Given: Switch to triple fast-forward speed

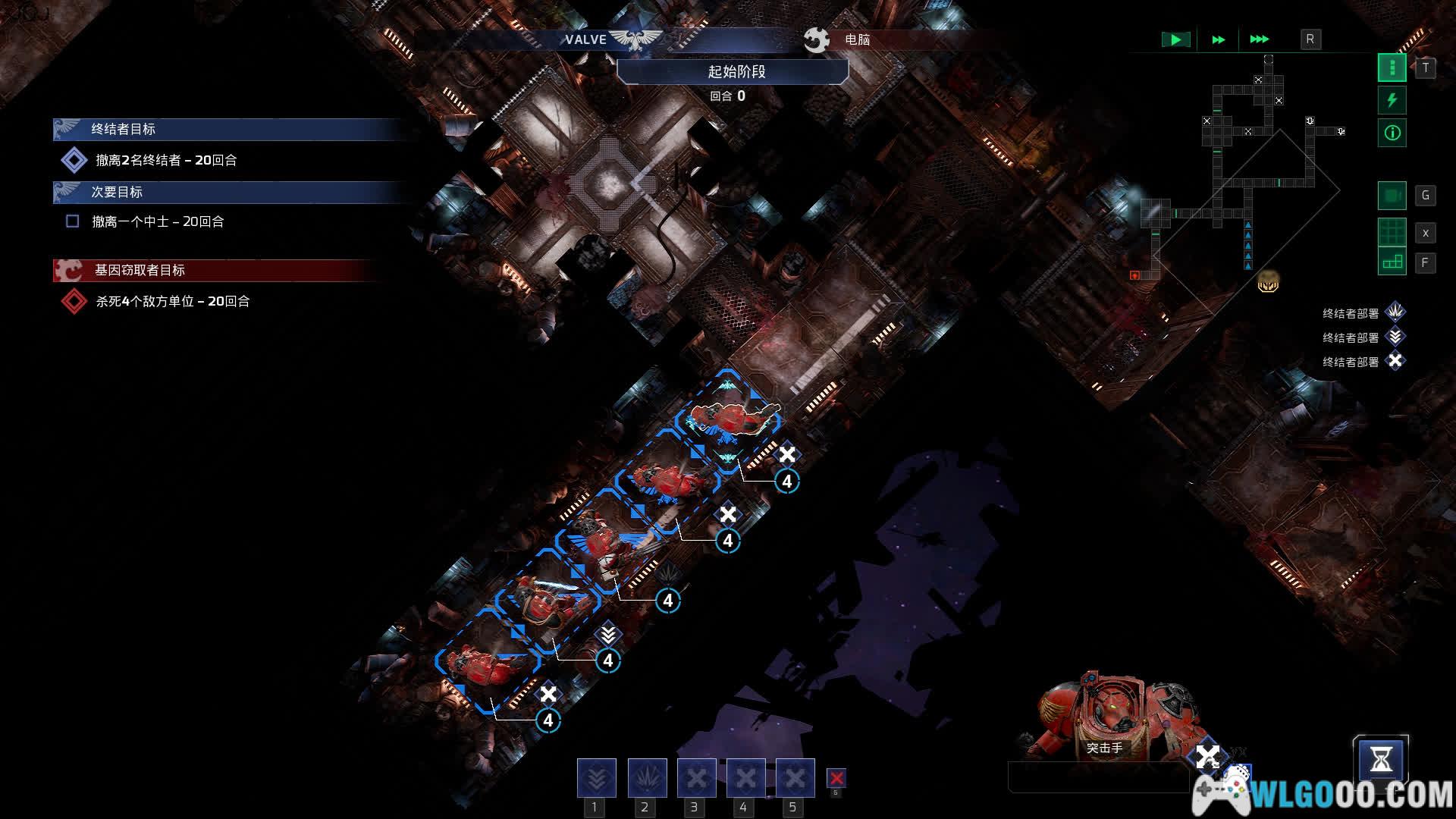Looking at the screenshot, I should pos(1259,39).
